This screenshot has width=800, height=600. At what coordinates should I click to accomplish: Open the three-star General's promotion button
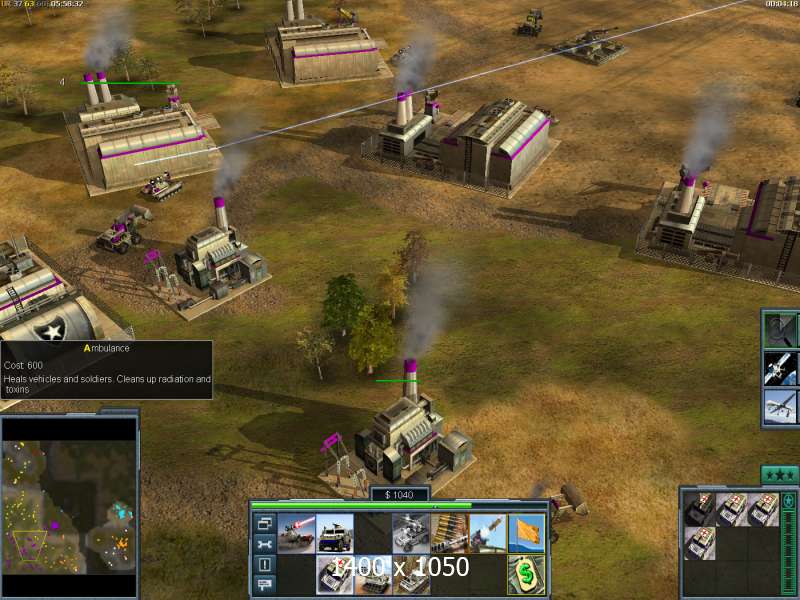tap(779, 474)
